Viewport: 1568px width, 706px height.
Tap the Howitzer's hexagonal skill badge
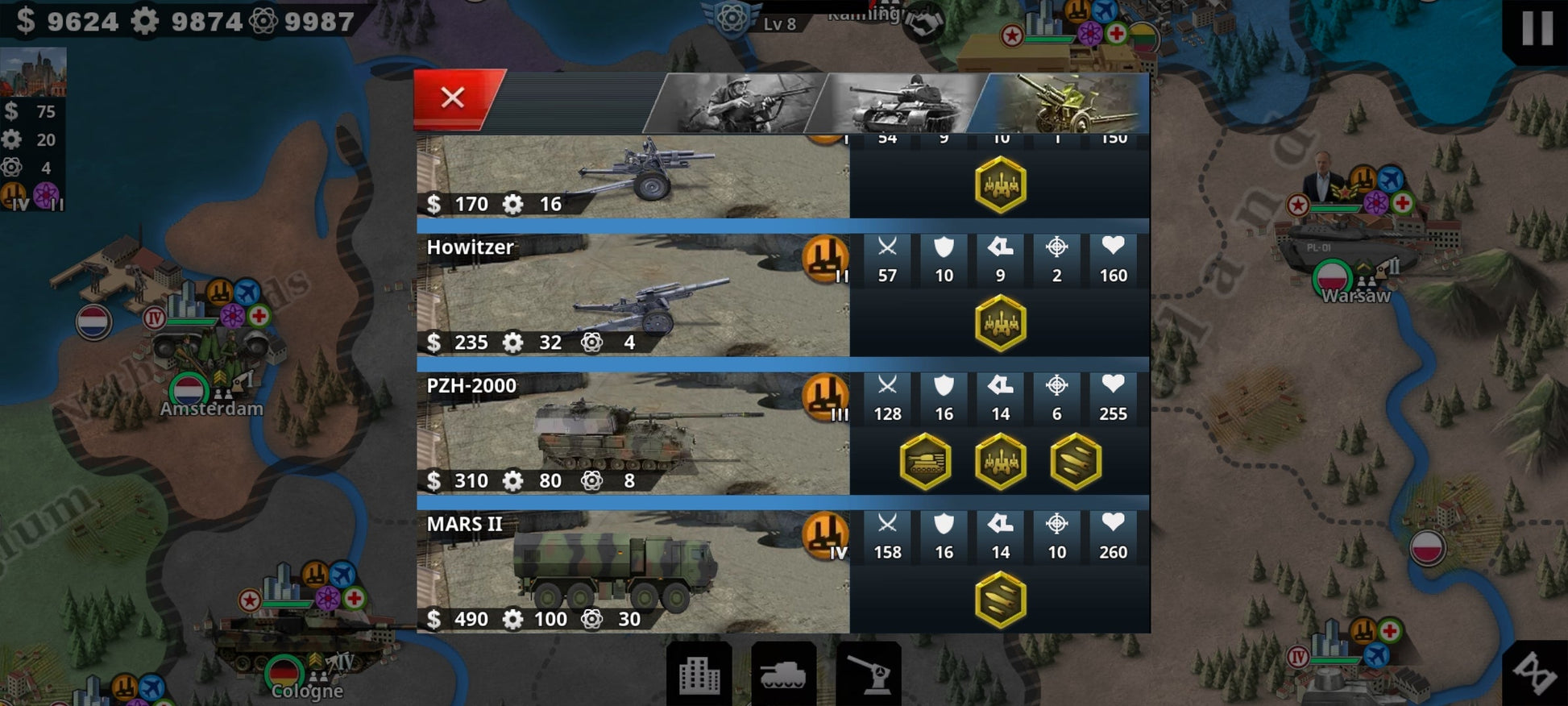[1000, 323]
